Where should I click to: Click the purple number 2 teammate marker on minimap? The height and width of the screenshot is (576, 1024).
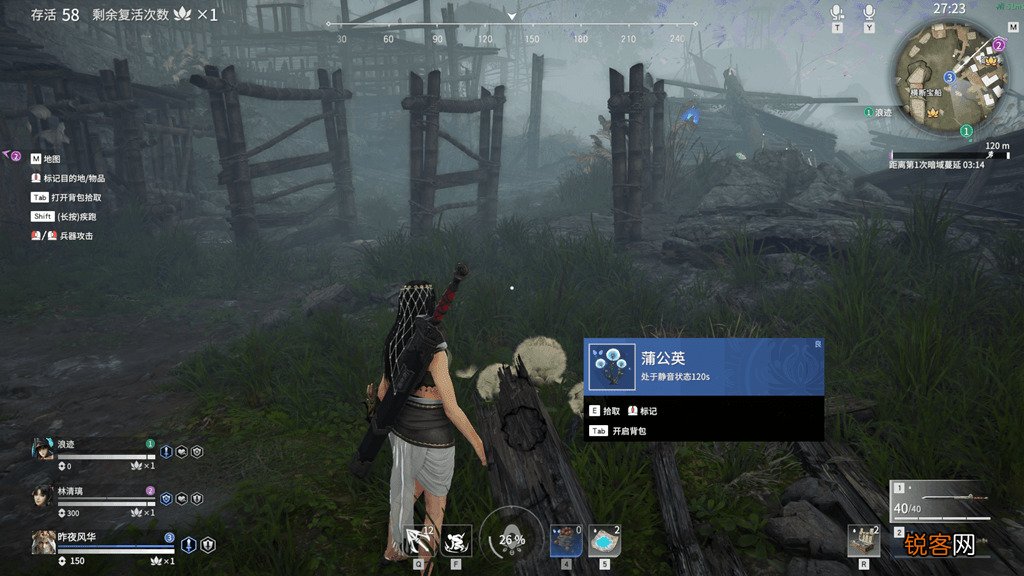(x=998, y=45)
